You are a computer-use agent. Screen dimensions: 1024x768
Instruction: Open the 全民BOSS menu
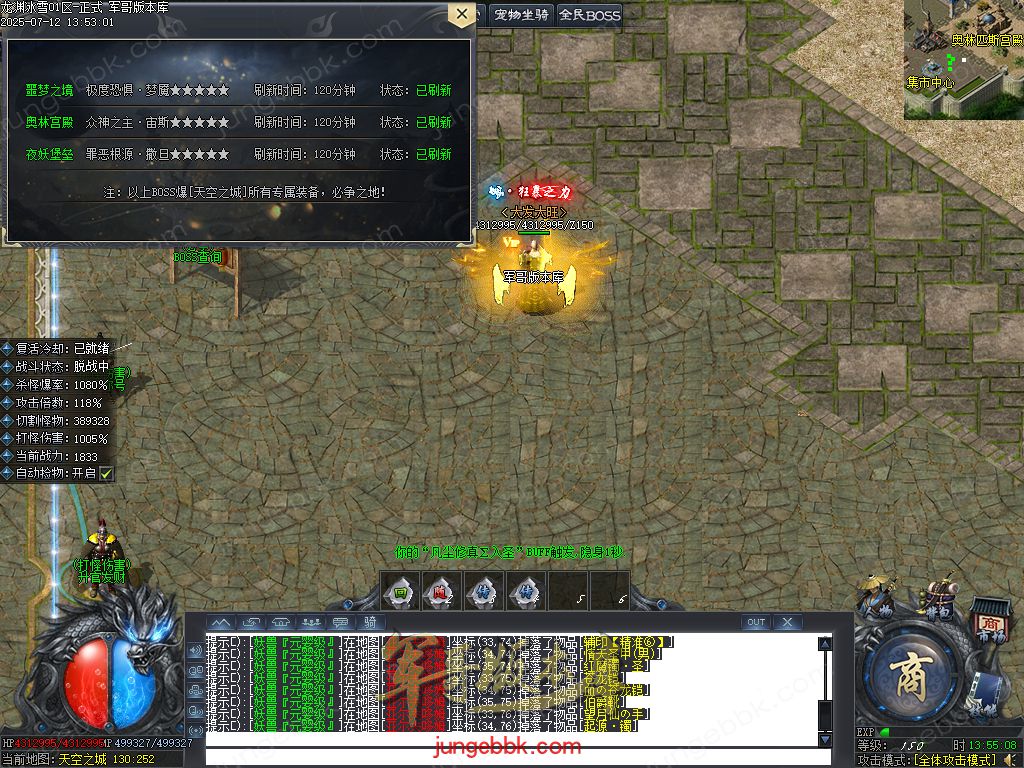pos(589,15)
